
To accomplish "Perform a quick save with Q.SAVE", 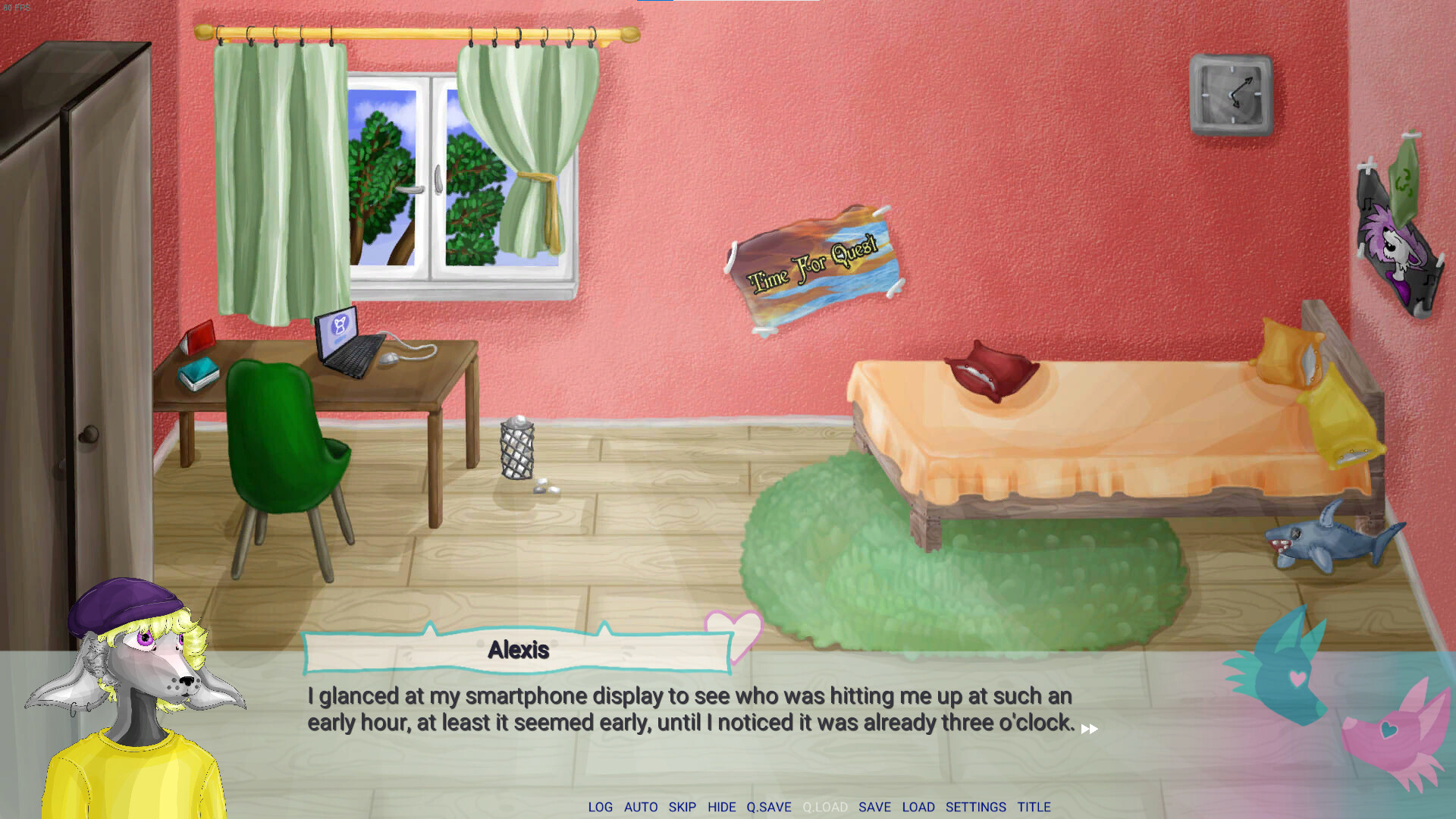I will (x=770, y=807).
